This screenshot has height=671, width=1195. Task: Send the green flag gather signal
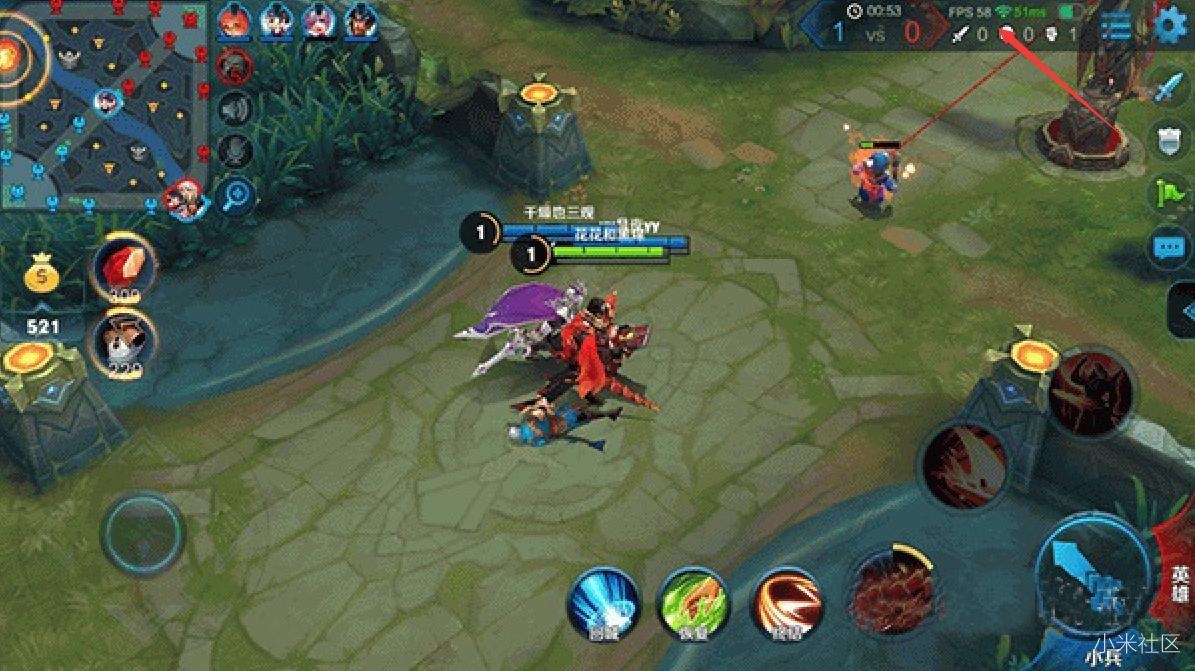point(1168,190)
